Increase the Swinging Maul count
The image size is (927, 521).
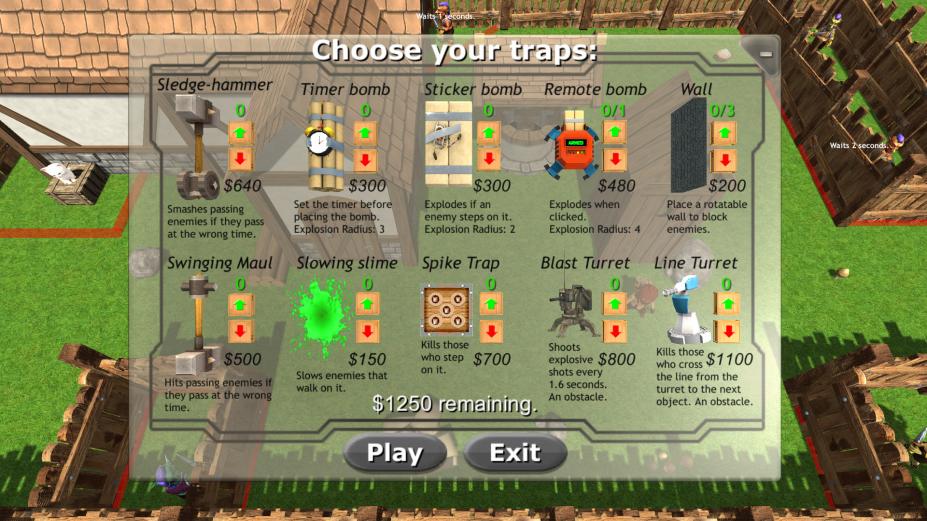[241, 305]
